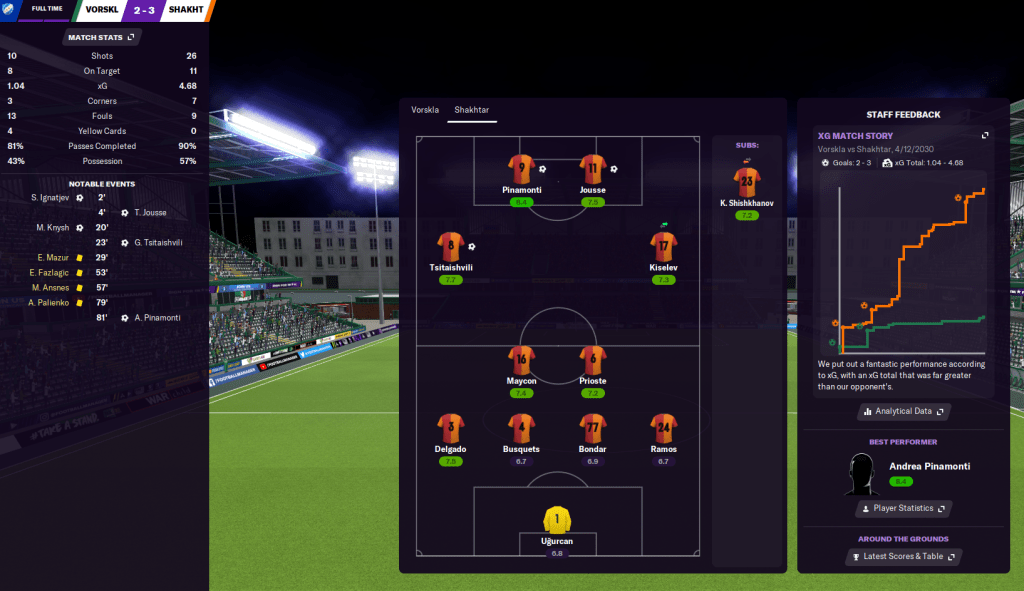Choose Jousse's shirt in the formation
Image resolution: width=1024 pixels, height=591 pixels.
(592, 170)
